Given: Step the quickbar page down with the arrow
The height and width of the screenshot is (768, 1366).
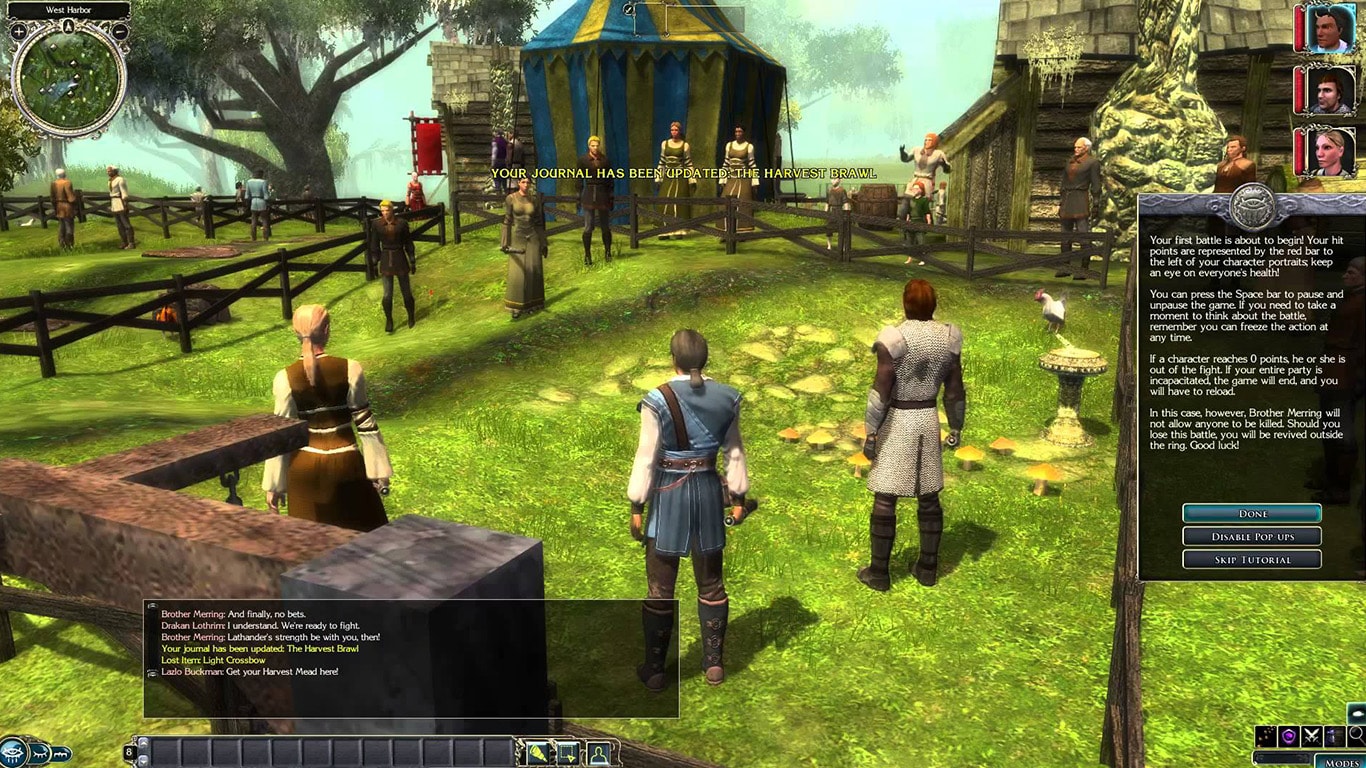Looking at the screenshot, I should [141, 760].
